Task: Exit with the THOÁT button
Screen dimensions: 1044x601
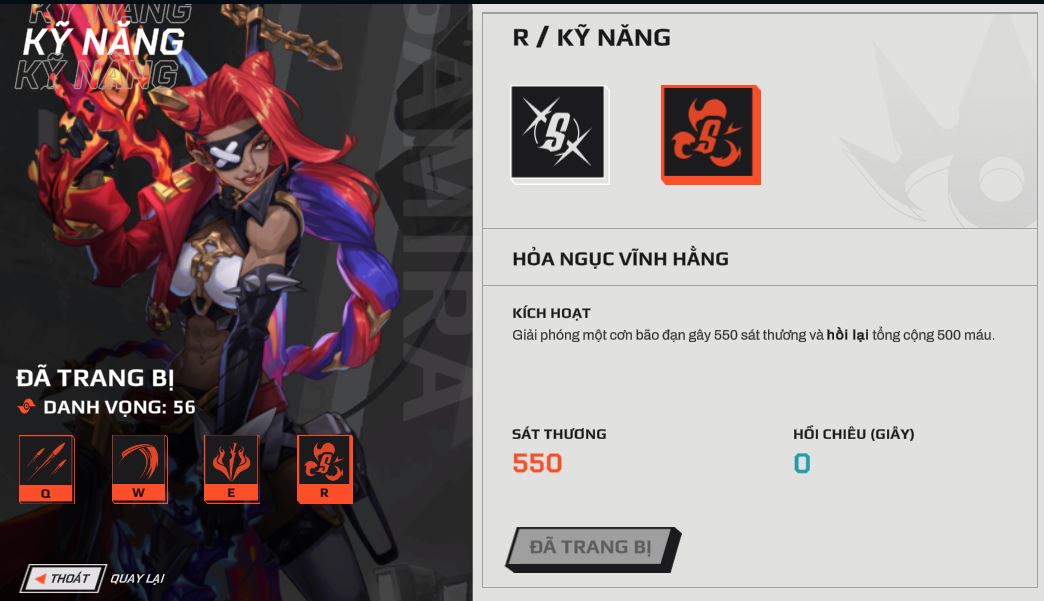Action: (x=63, y=578)
